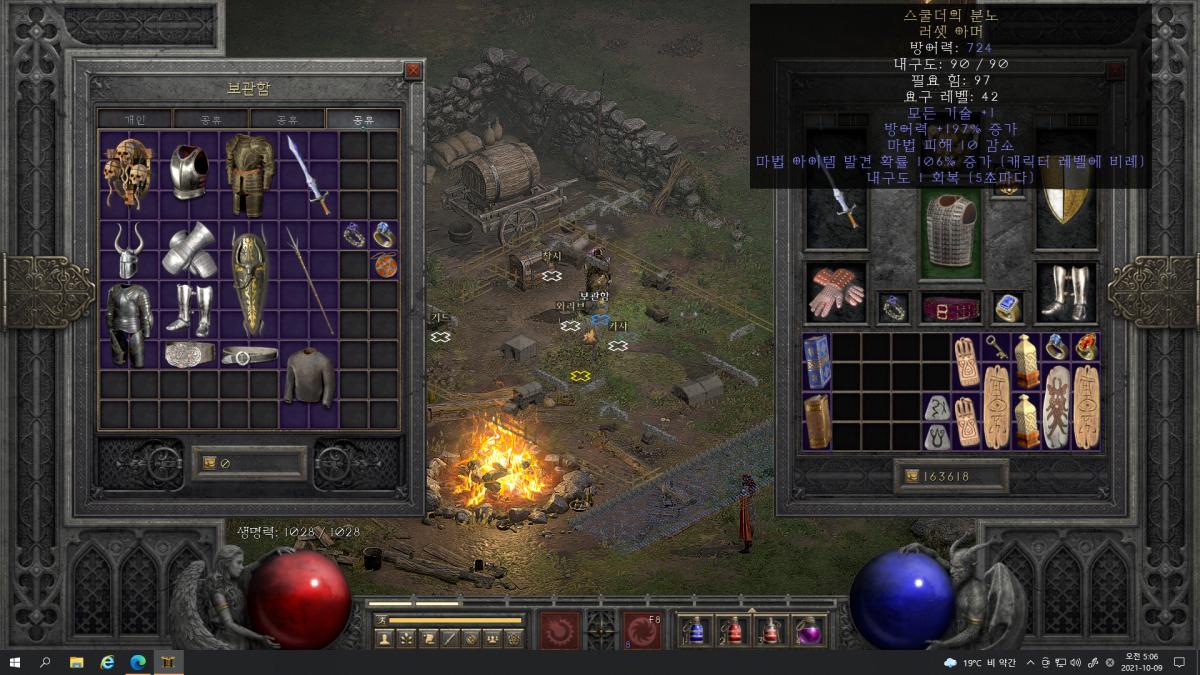
Task: Use the purple rejuvenation potion in belt
Action: coord(809,630)
